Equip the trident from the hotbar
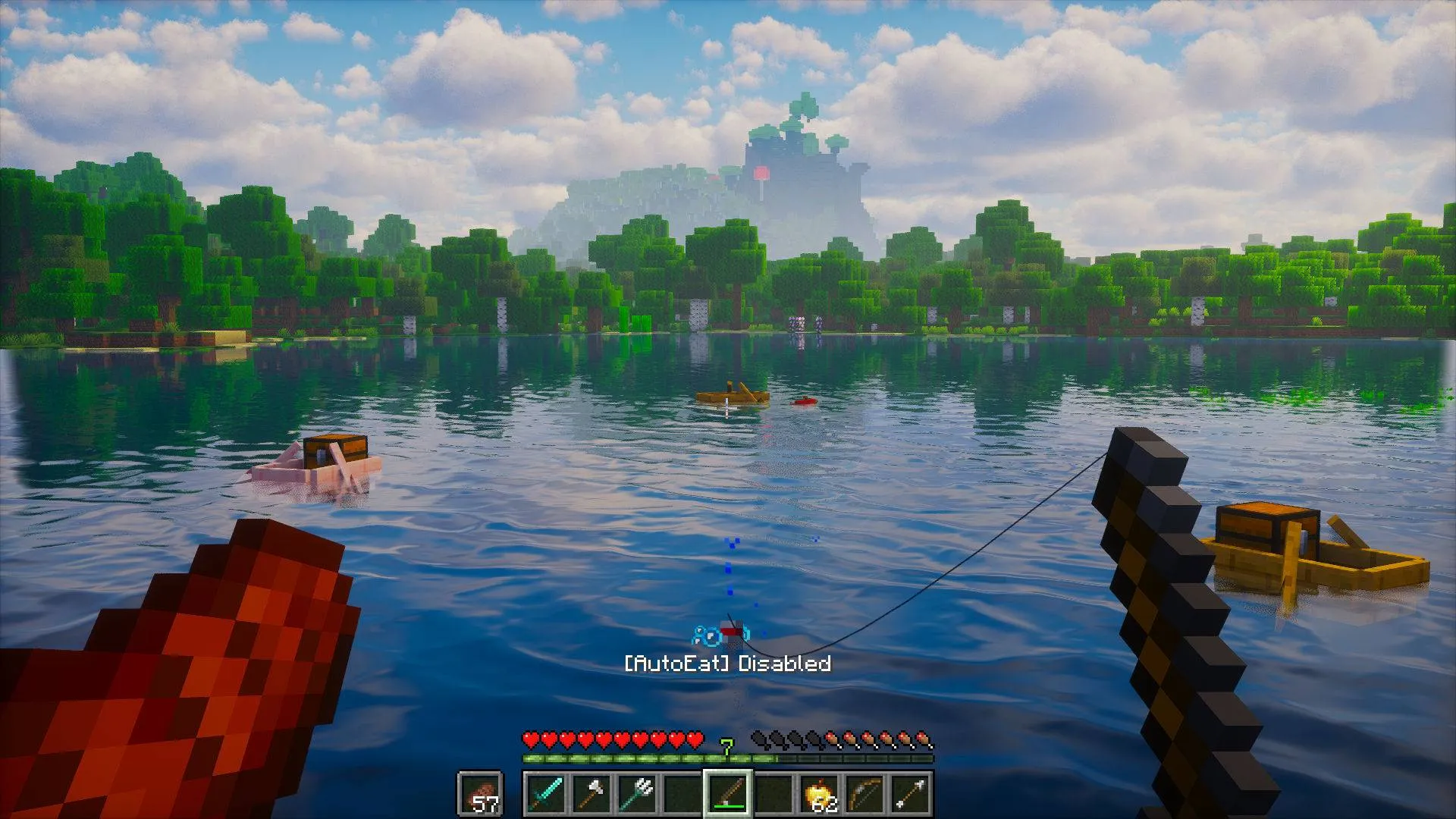The height and width of the screenshot is (819, 1456). pos(638,792)
